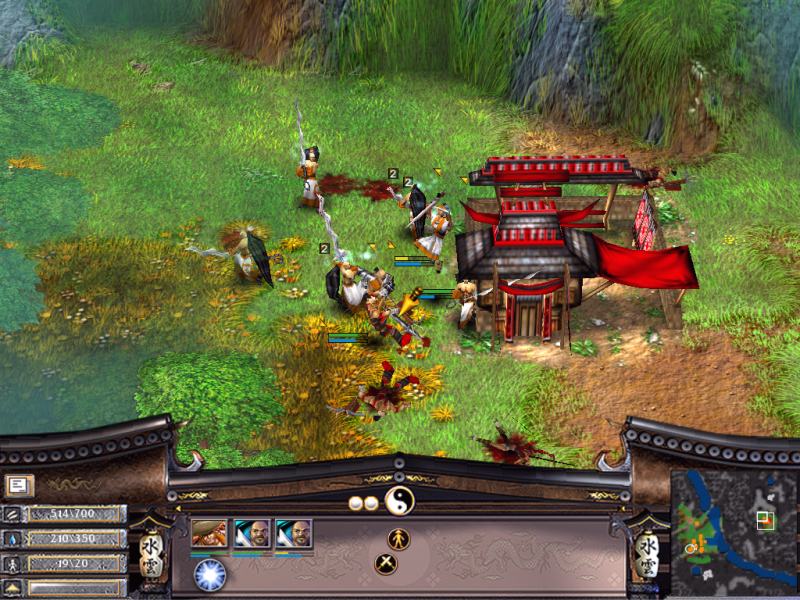Click the yin-yang symbol
This screenshot has height=600, width=800.
click(x=399, y=503)
